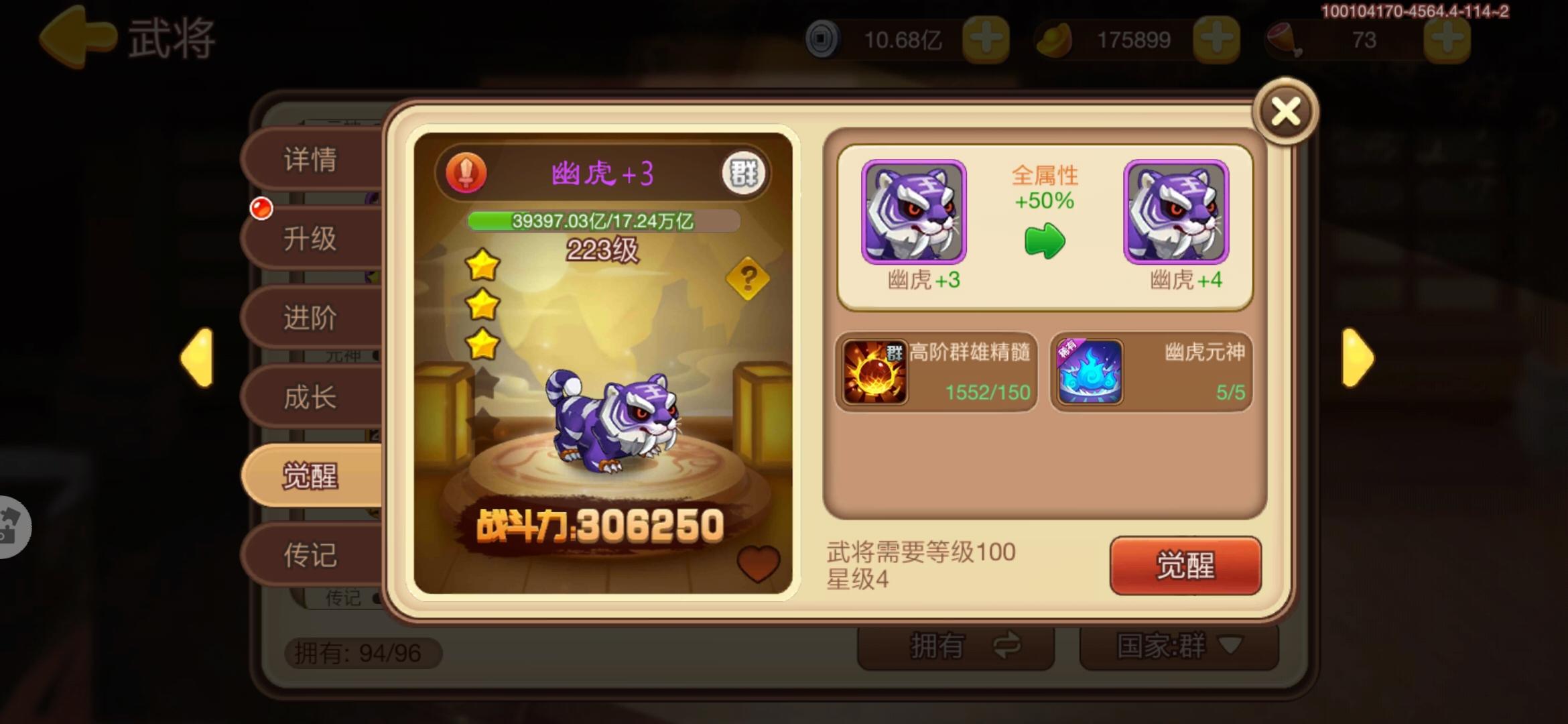Viewport: 1568px width, 724px height.
Task: Inspect the 高阶群雄精髓 material icon
Action: coord(874,373)
